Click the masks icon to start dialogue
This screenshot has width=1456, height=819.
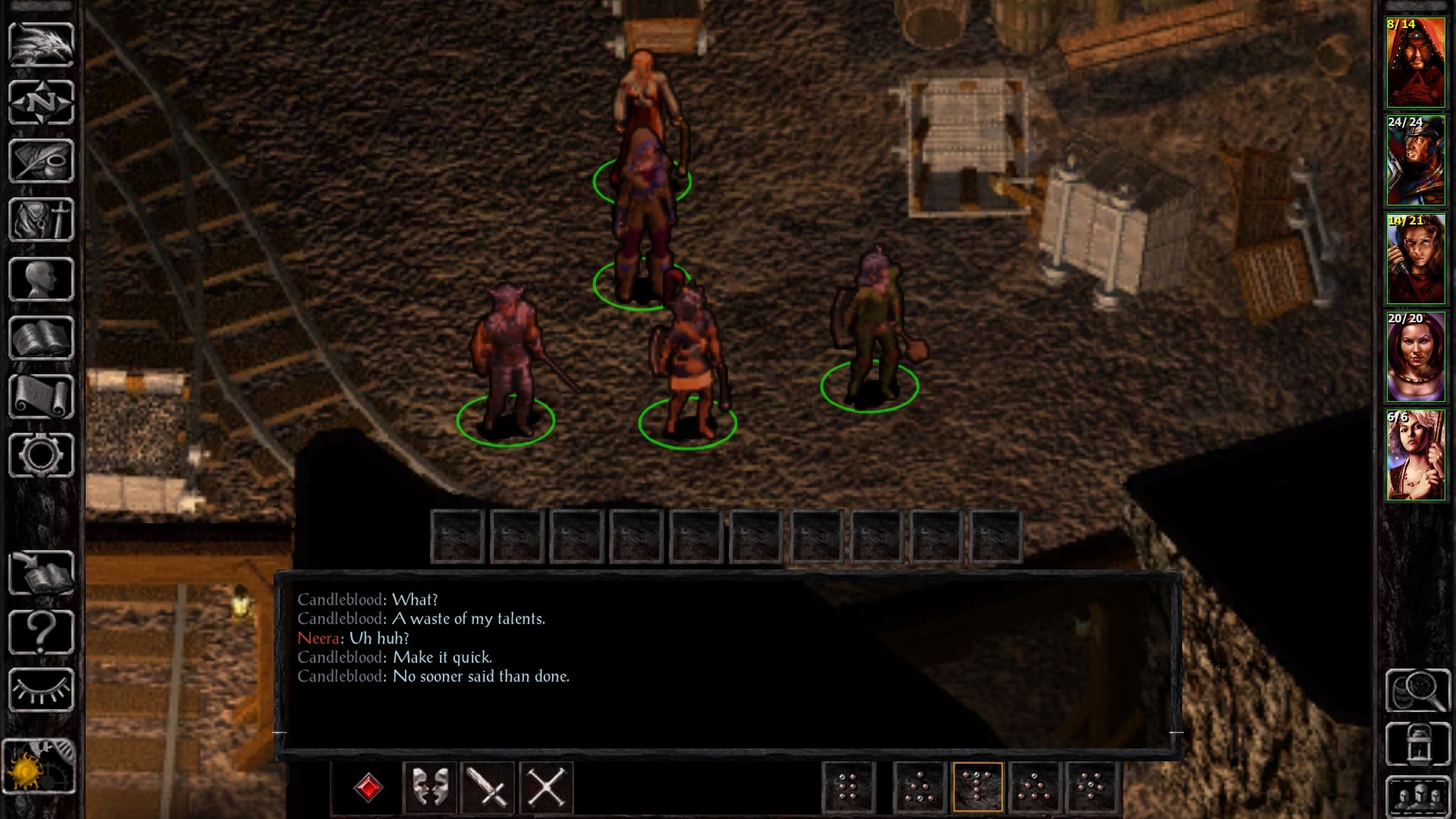pyautogui.click(x=431, y=787)
